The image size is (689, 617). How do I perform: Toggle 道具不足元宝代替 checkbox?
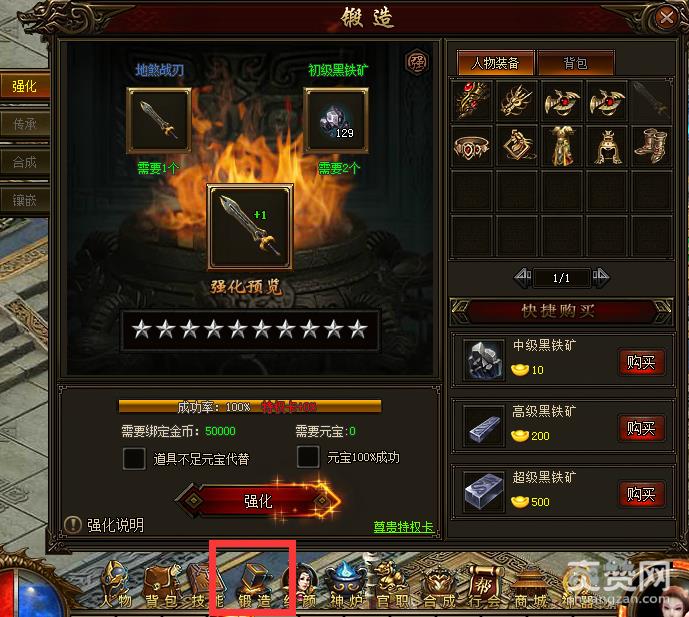(134, 458)
